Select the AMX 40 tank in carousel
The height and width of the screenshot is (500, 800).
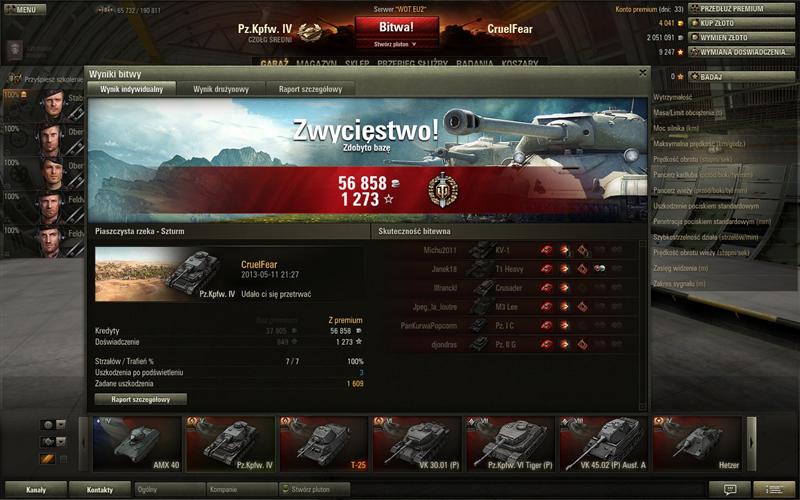coord(137,443)
